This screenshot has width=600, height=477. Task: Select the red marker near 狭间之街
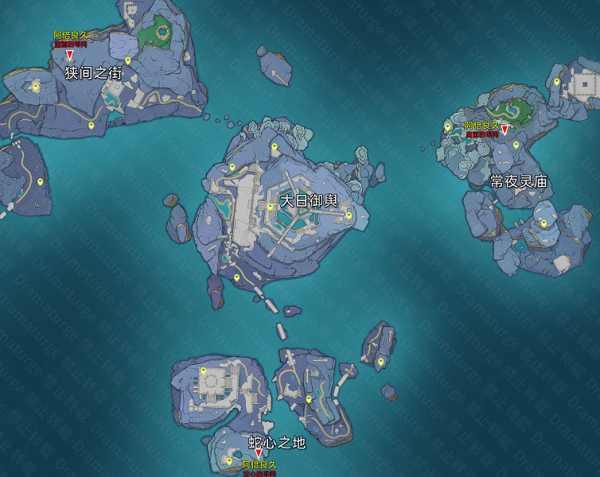click(70, 55)
